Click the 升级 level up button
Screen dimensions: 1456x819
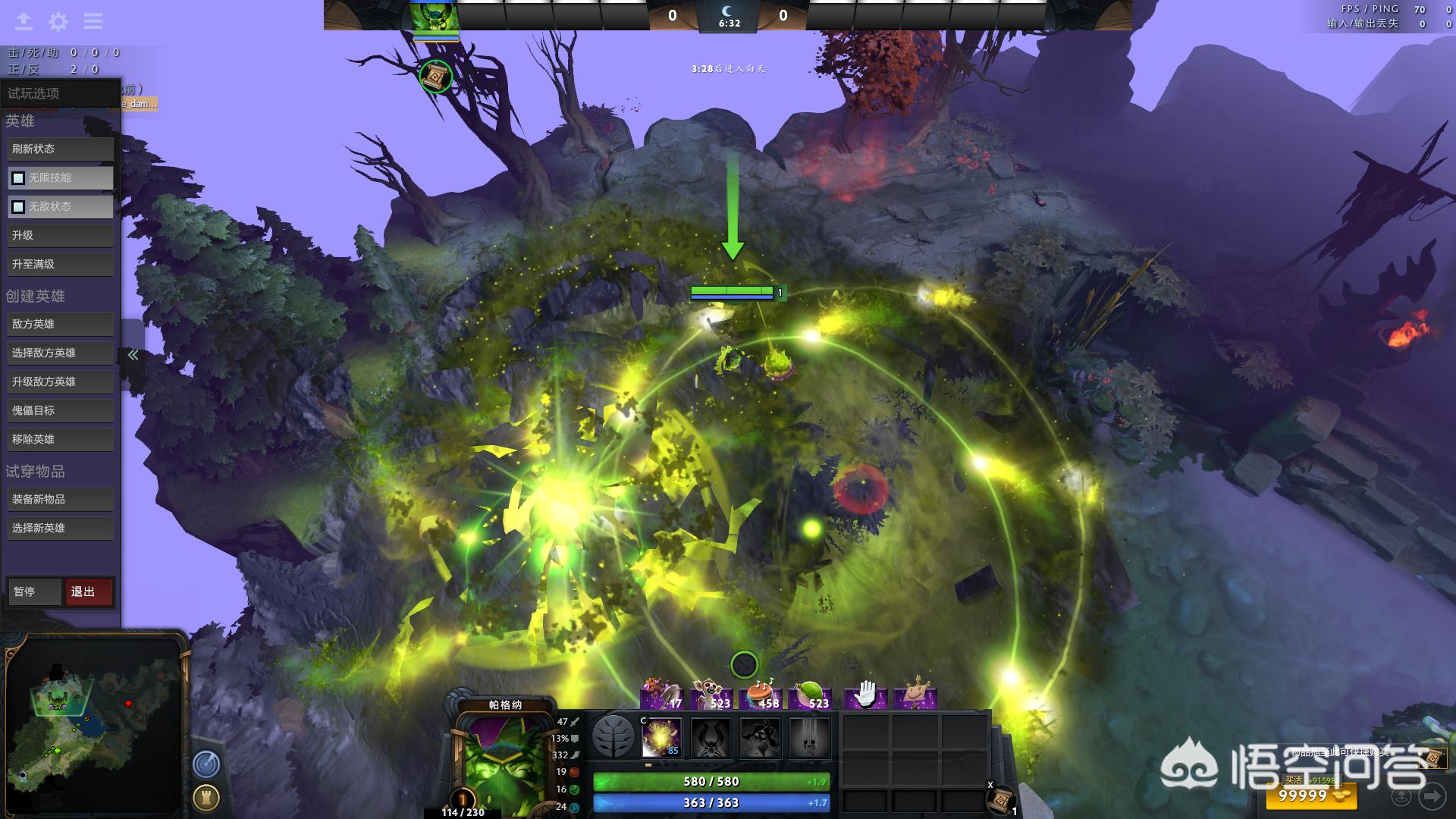click(x=60, y=236)
